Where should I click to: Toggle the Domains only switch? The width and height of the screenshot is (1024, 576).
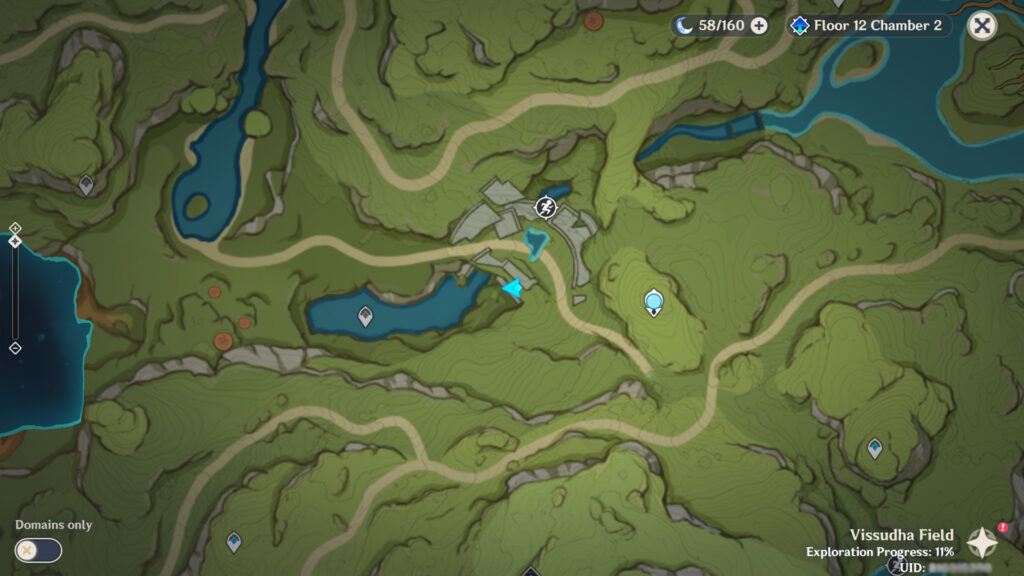(x=38, y=550)
